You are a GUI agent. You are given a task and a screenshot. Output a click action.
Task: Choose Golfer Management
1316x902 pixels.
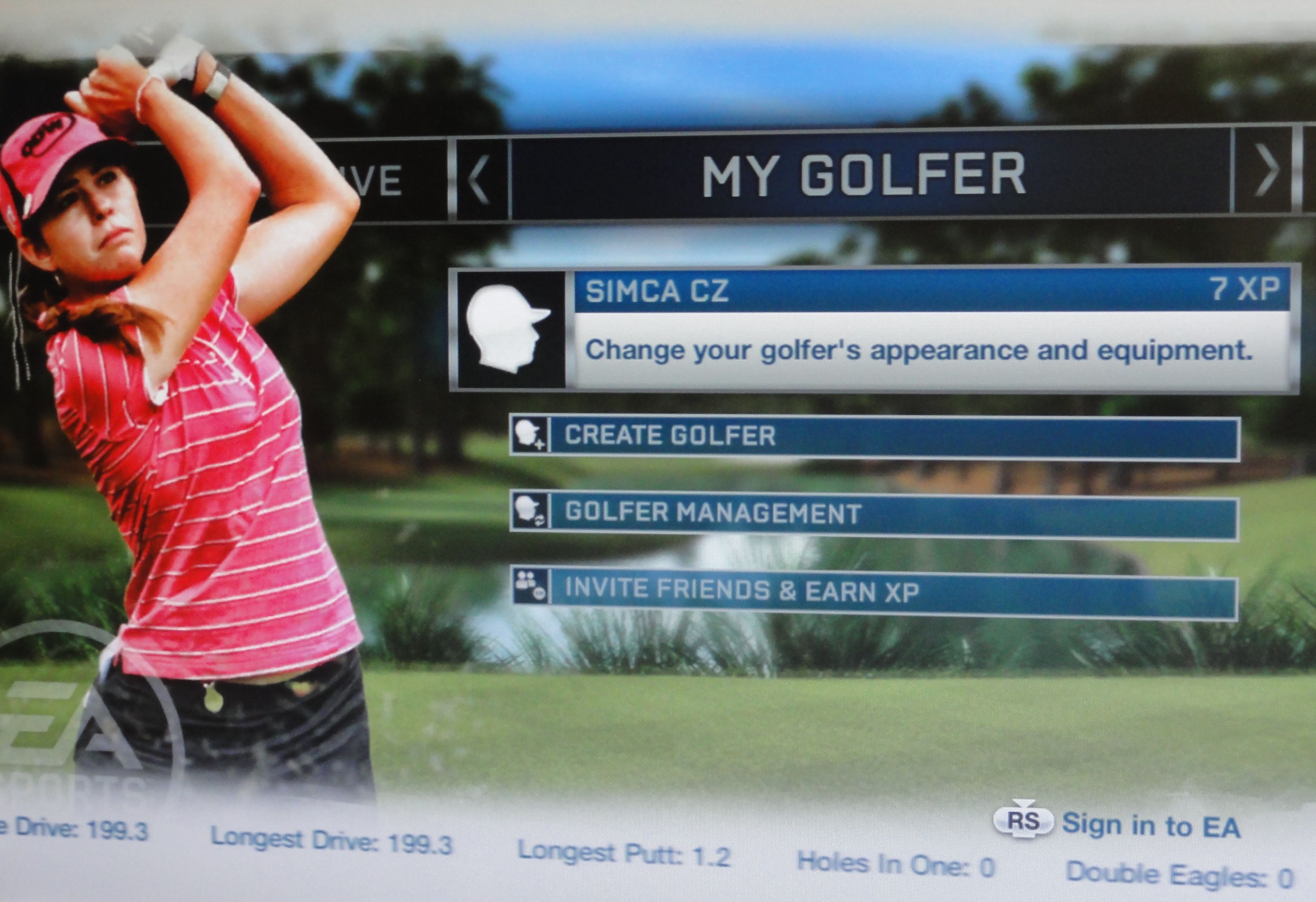[x=875, y=514]
